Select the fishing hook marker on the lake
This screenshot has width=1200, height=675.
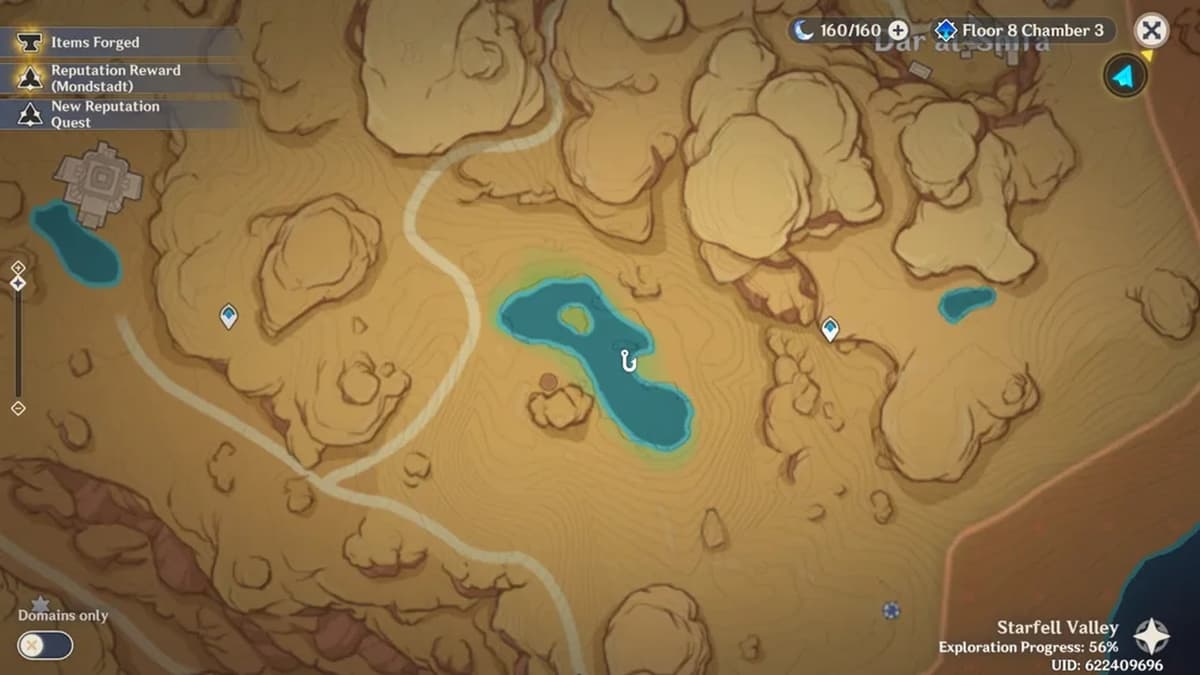point(628,360)
